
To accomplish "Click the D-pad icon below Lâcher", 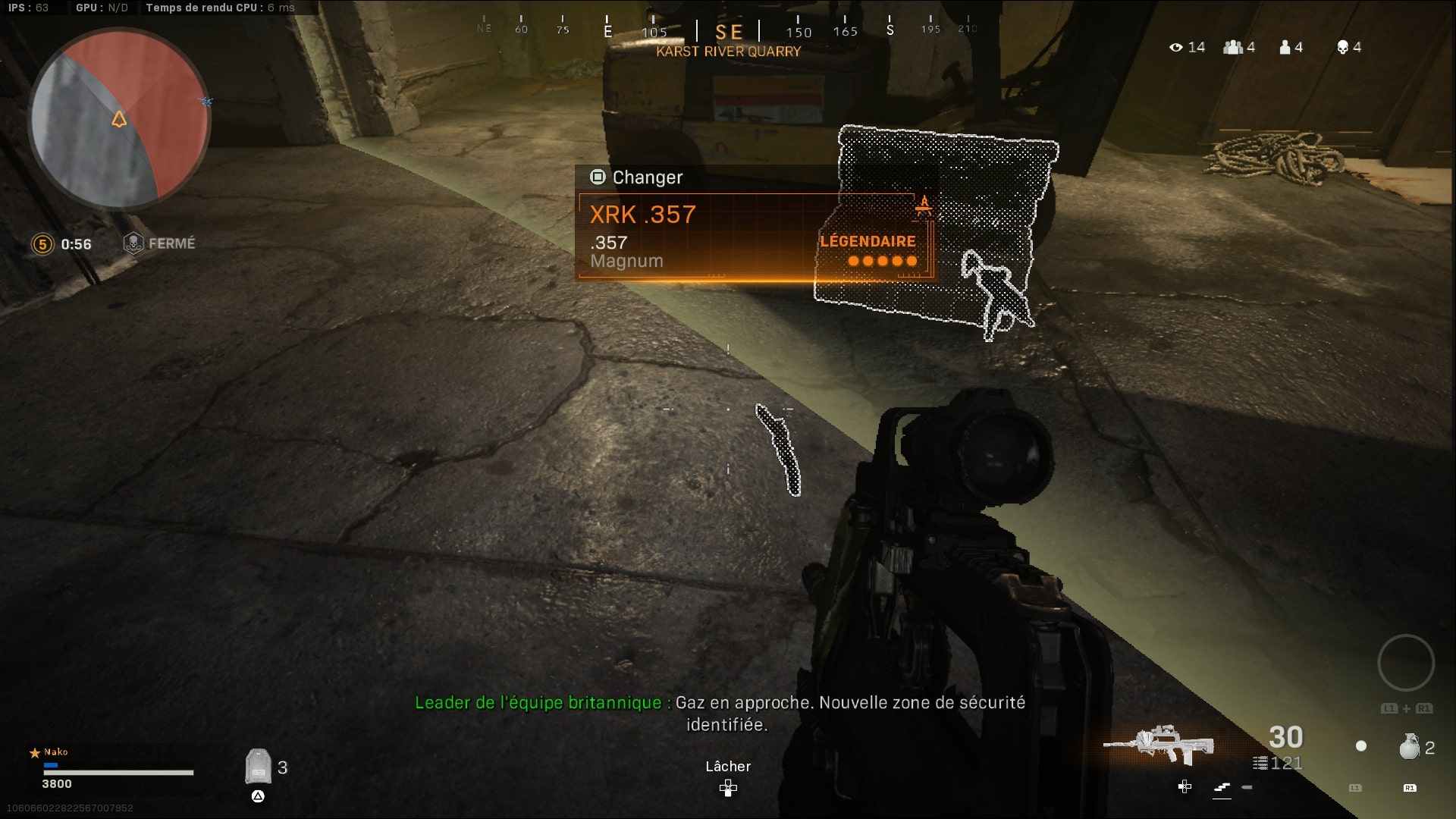I will coord(727,789).
